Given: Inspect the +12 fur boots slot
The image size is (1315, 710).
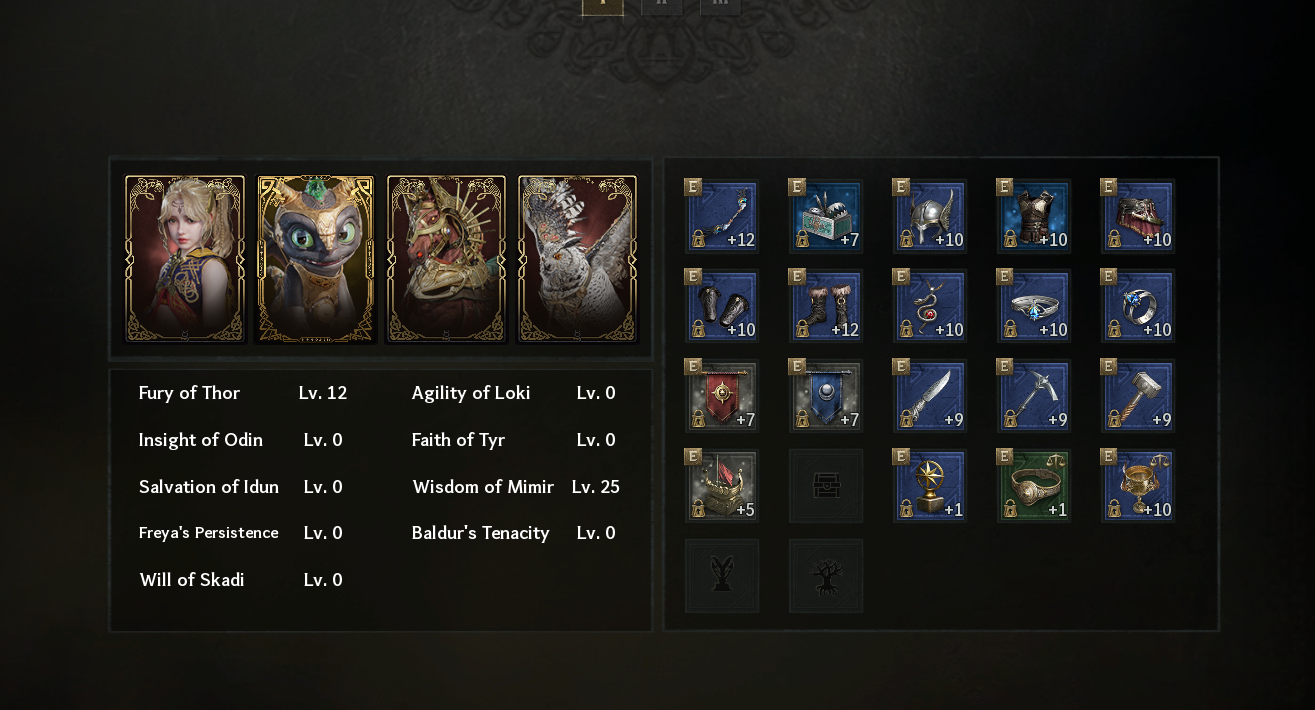Looking at the screenshot, I should pos(826,306).
